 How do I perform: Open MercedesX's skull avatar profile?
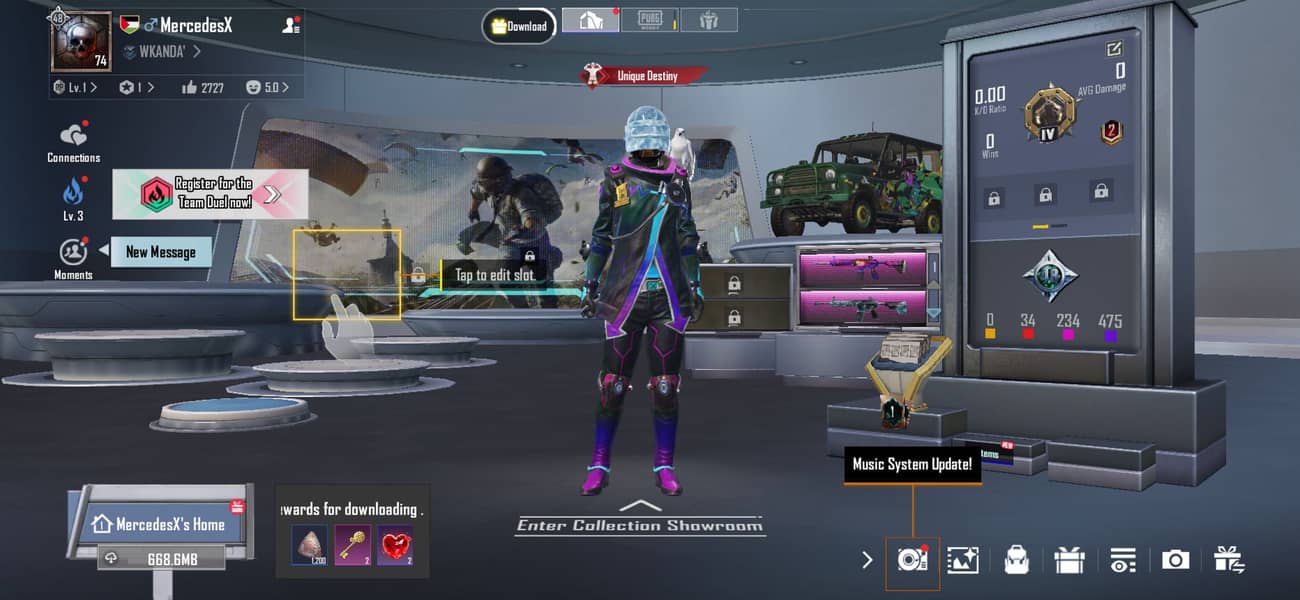coord(81,43)
